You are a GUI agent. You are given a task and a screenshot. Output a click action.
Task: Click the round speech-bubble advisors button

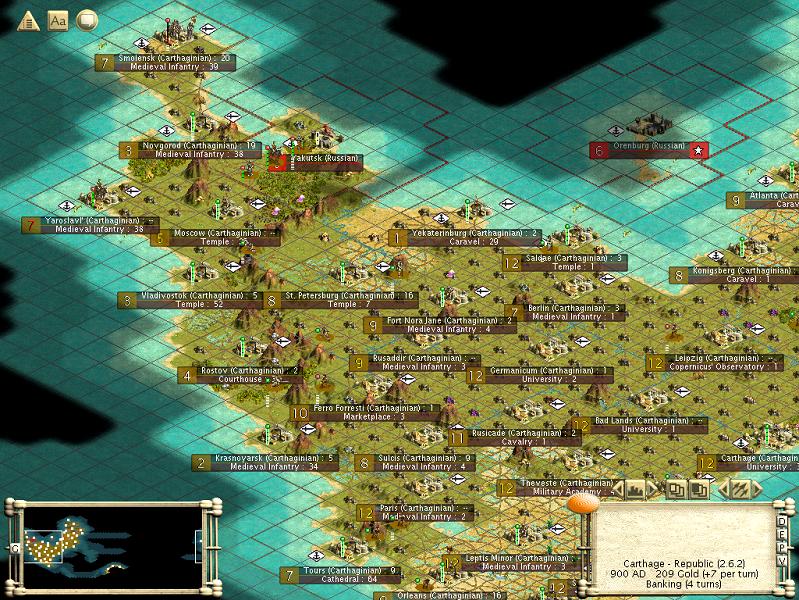[87, 19]
